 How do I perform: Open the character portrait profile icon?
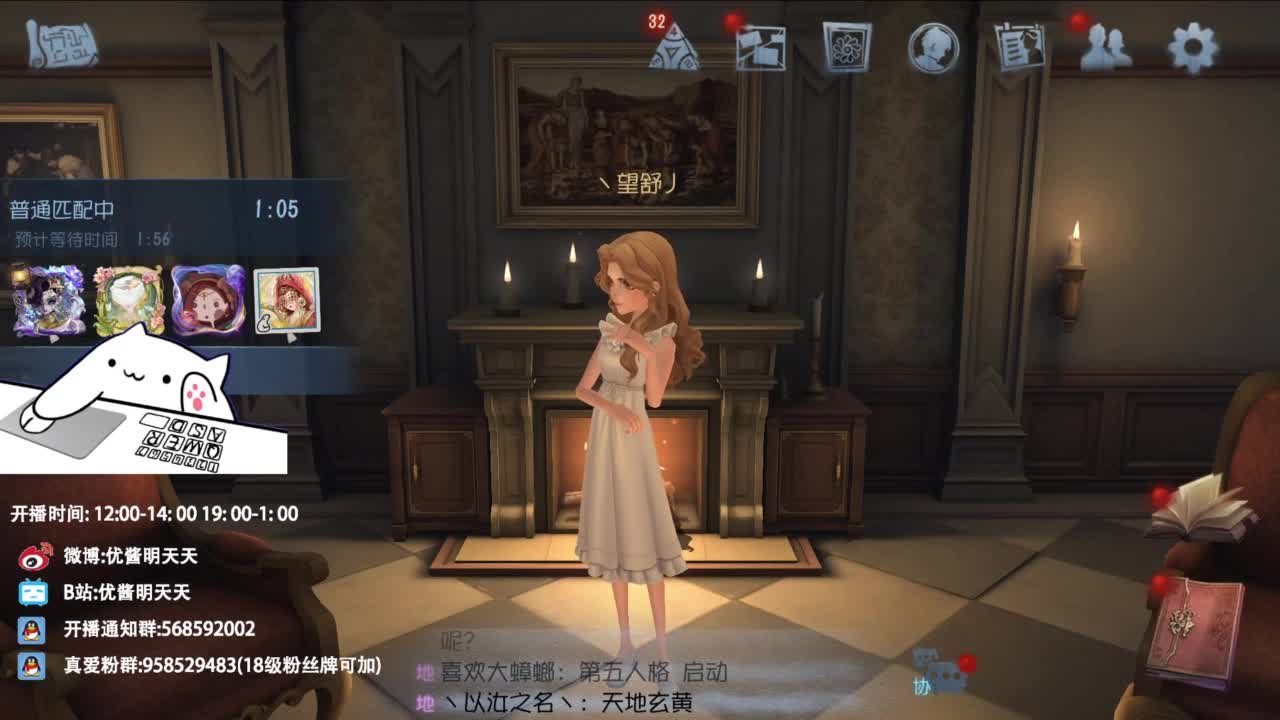931,48
